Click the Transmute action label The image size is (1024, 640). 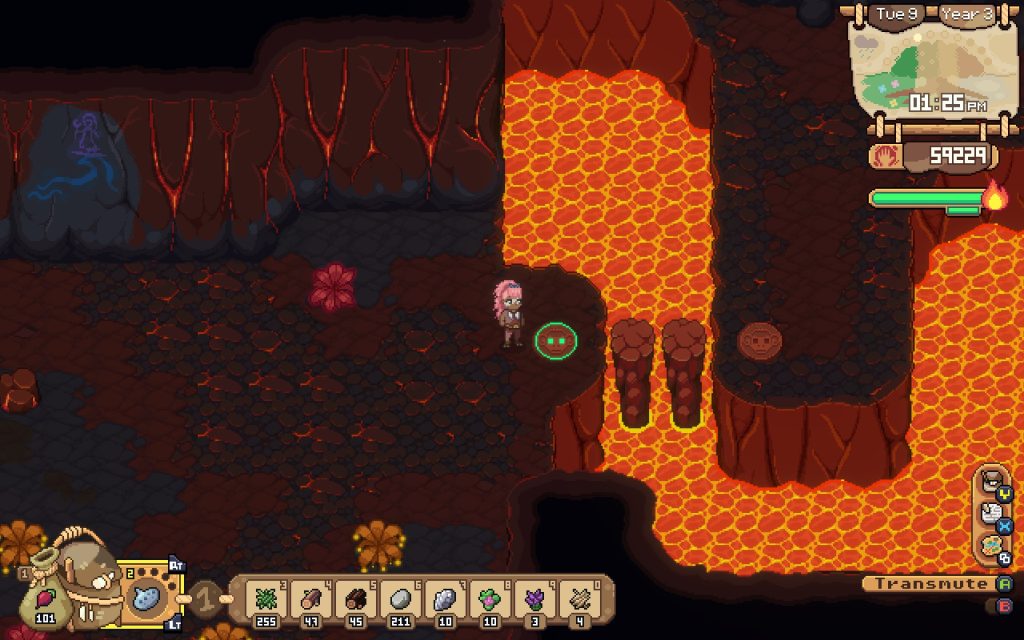coord(918,584)
